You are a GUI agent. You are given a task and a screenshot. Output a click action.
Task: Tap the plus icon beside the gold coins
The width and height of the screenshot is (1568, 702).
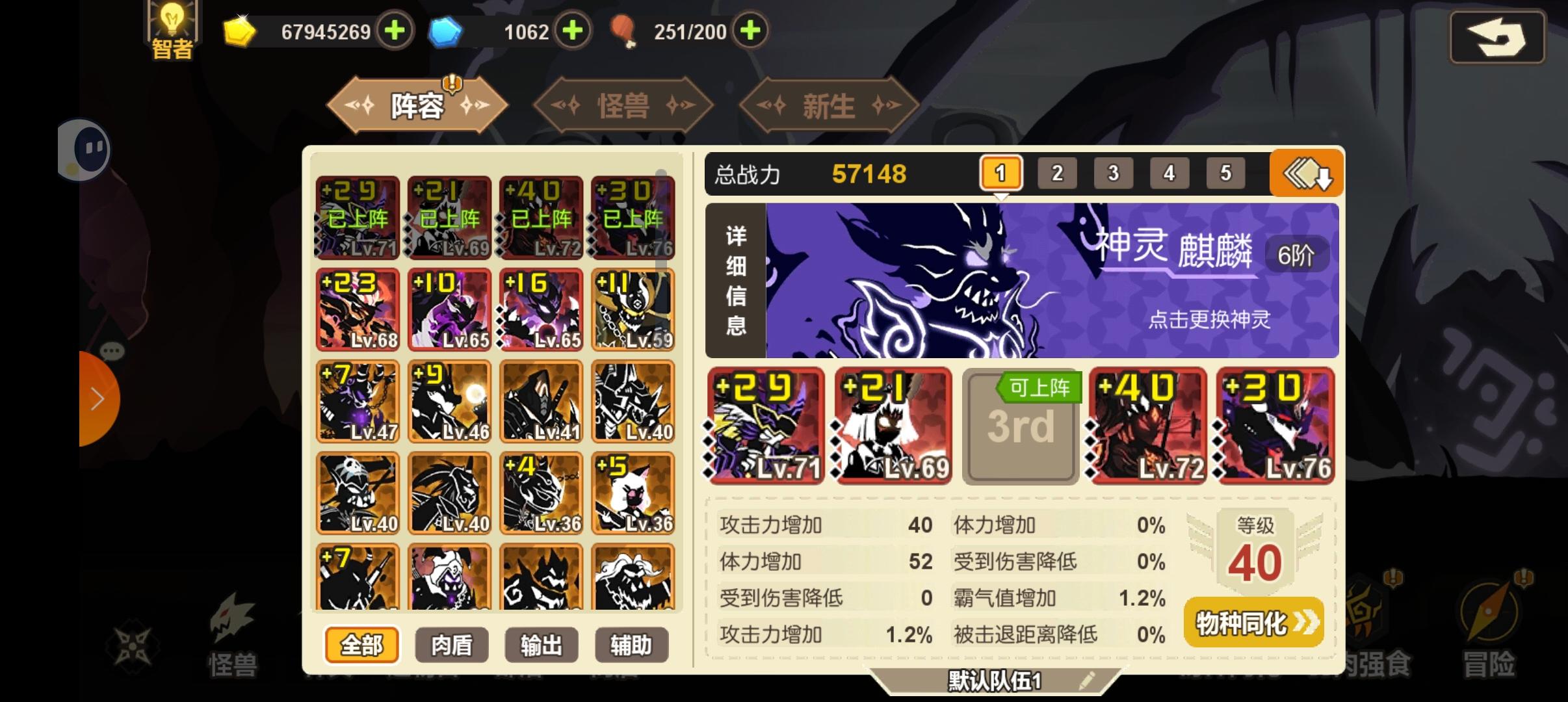tap(396, 31)
